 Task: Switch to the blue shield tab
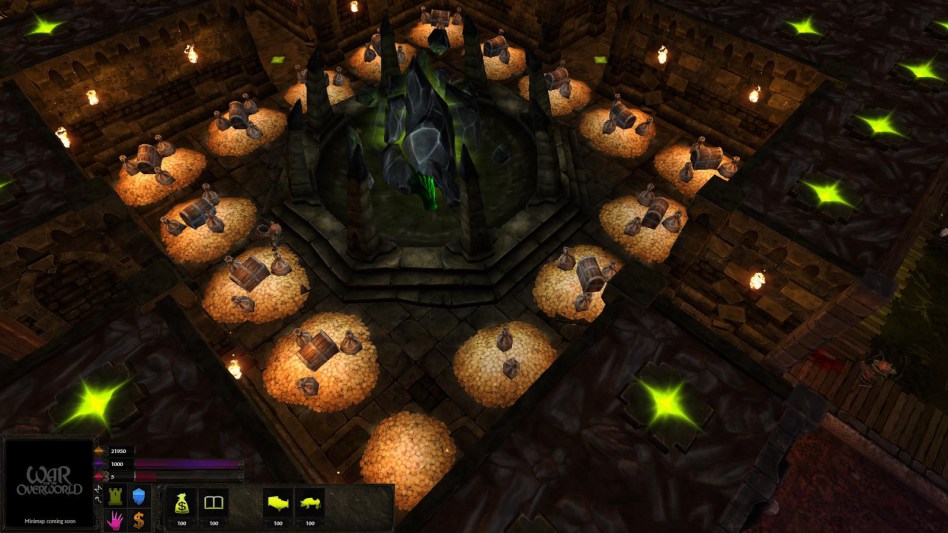click(138, 496)
